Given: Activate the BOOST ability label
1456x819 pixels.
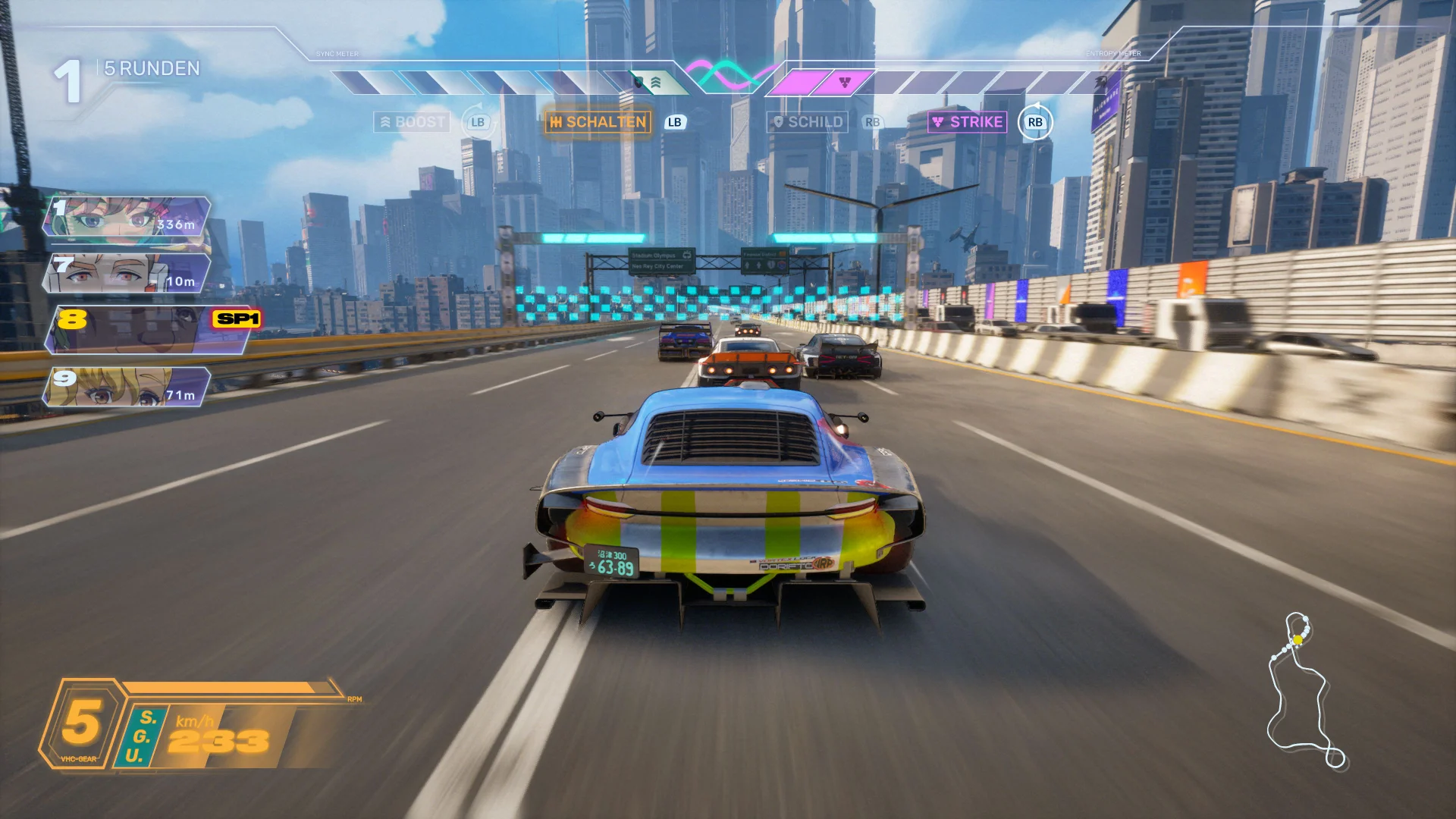Looking at the screenshot, I should click(413, 122).
